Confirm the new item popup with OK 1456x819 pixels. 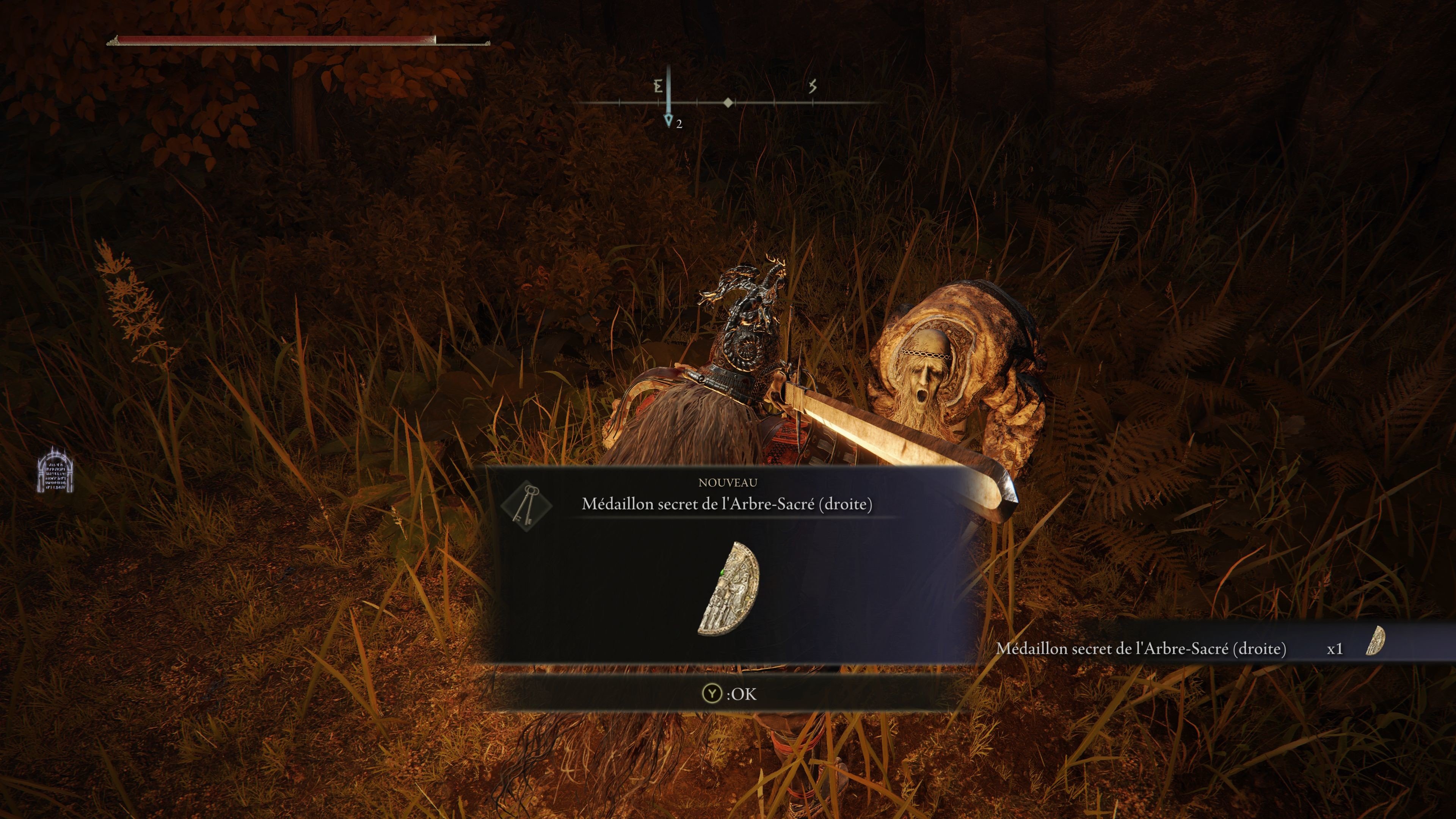coord(728,693)
